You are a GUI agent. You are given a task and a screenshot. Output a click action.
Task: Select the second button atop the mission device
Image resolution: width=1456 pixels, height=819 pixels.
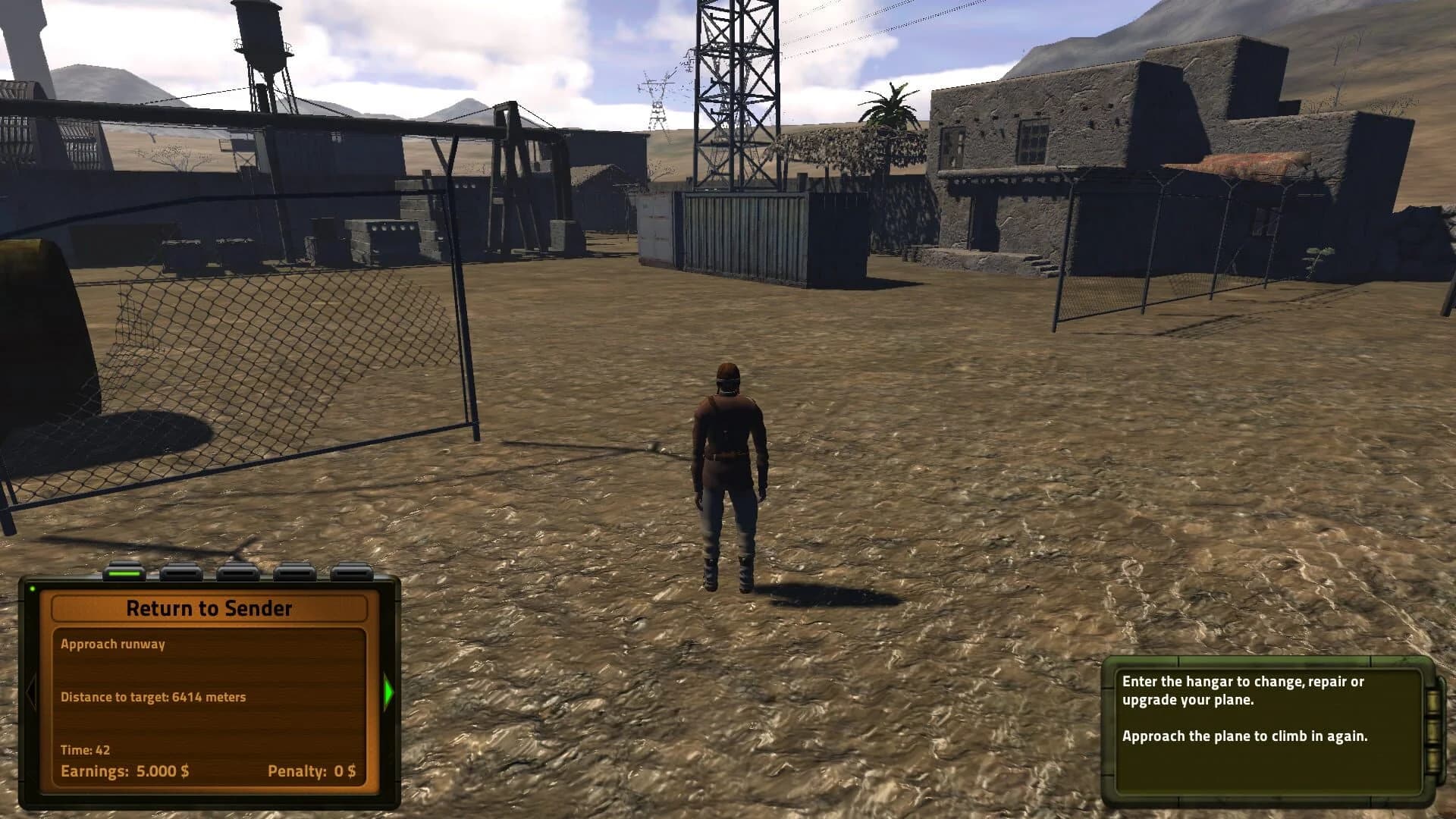click(180, 573)
